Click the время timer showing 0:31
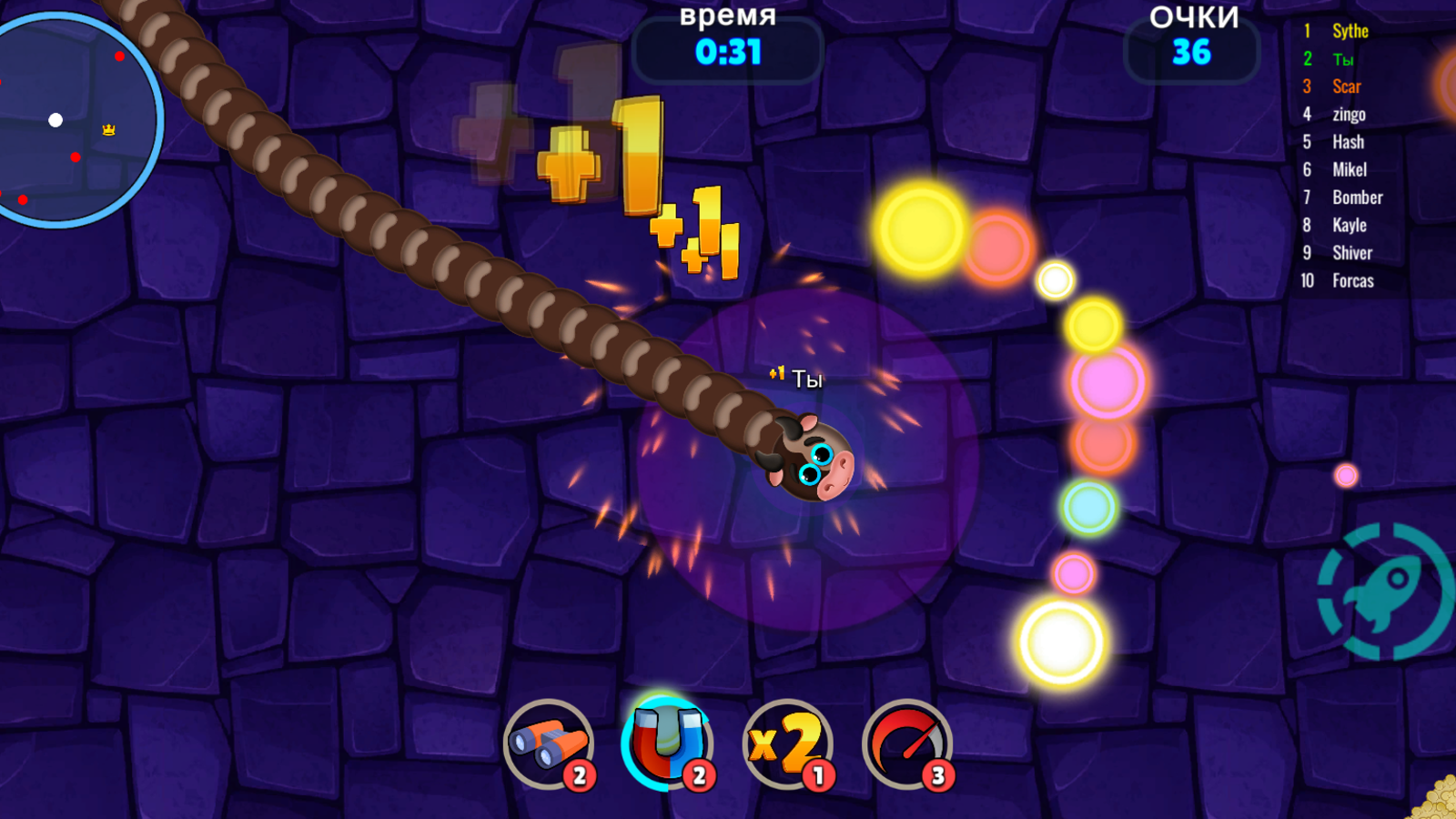This screenshot has height=819, width=1456. (727, 53)
